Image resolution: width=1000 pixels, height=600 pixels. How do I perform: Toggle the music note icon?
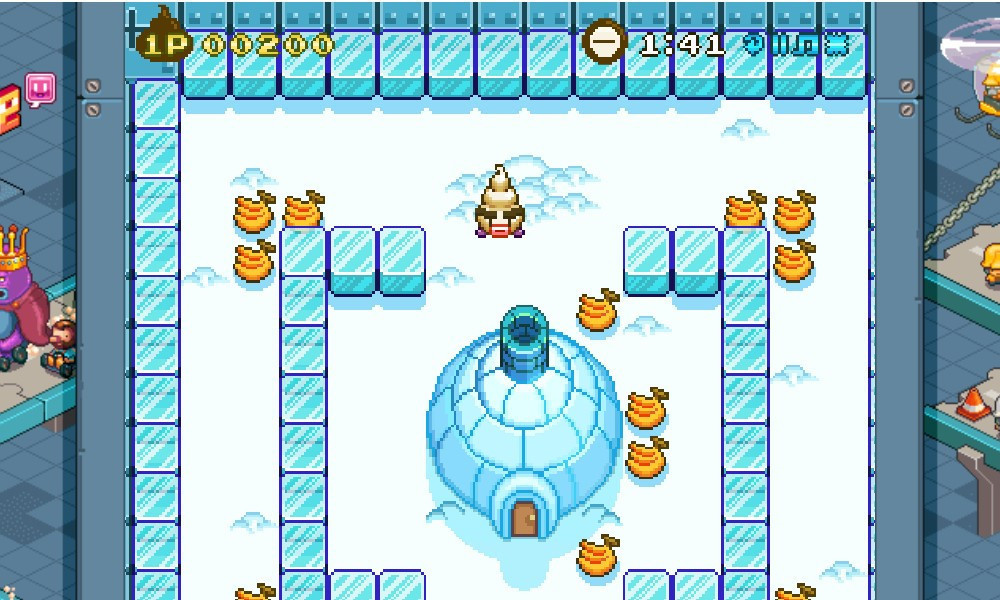point(806,45)
